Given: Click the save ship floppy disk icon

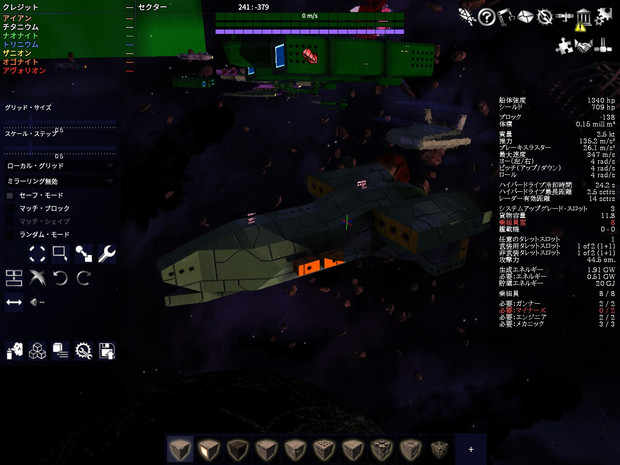Looking at the screenshot, I should point(107,350).
